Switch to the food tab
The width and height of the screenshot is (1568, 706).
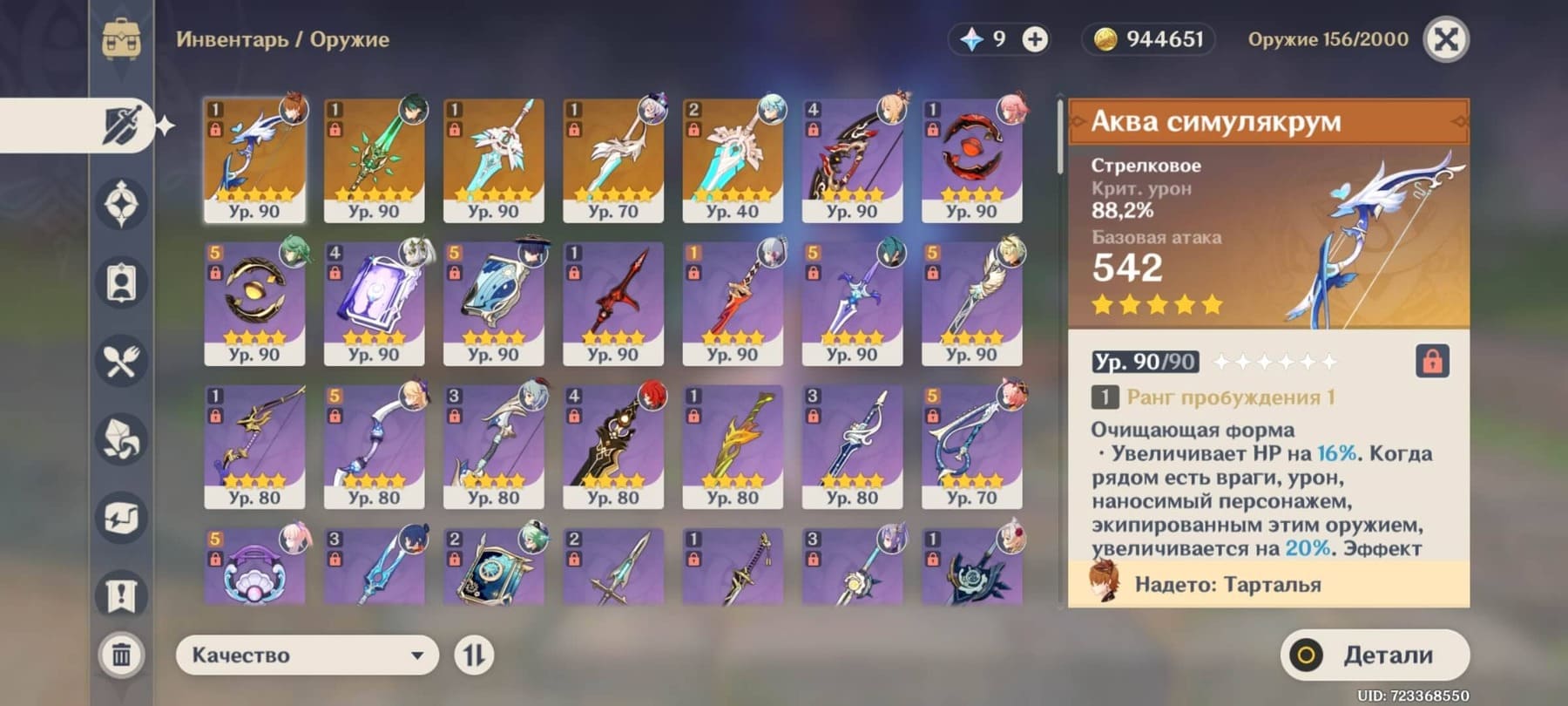point(121,361)
